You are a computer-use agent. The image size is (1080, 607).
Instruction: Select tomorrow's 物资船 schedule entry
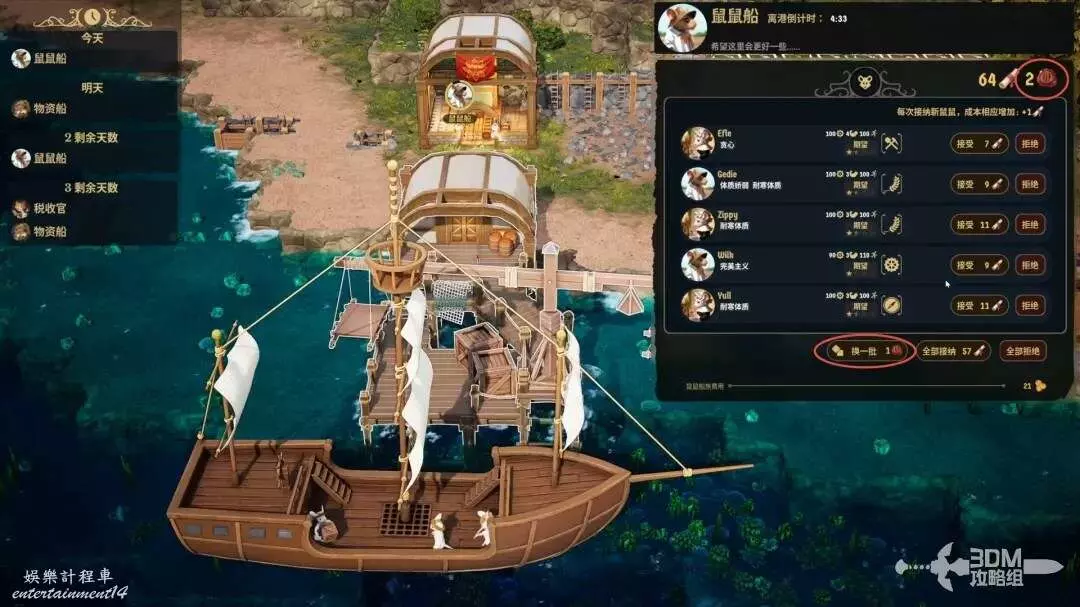[x=52, y=109]
